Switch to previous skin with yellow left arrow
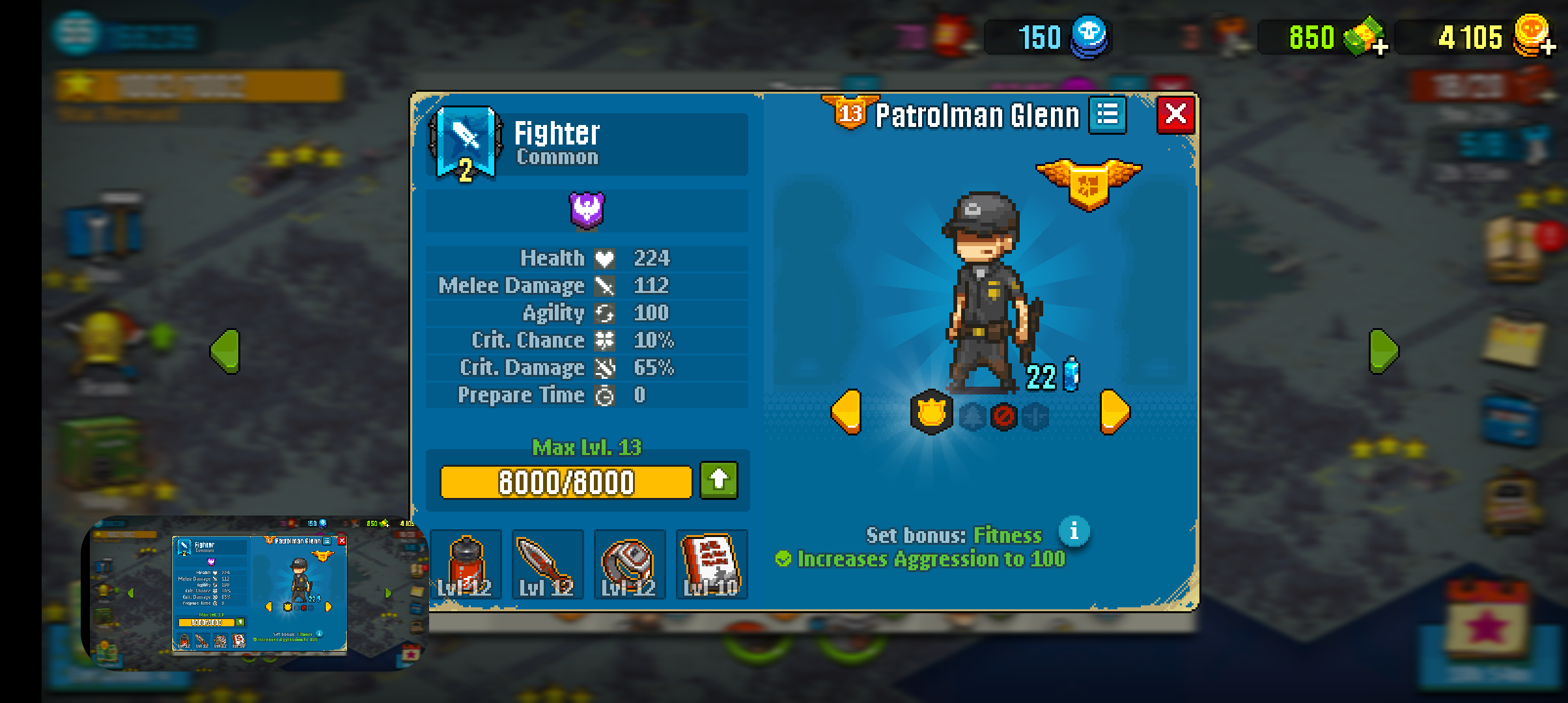The image size is (1568, 703). [x=847, y=412]
